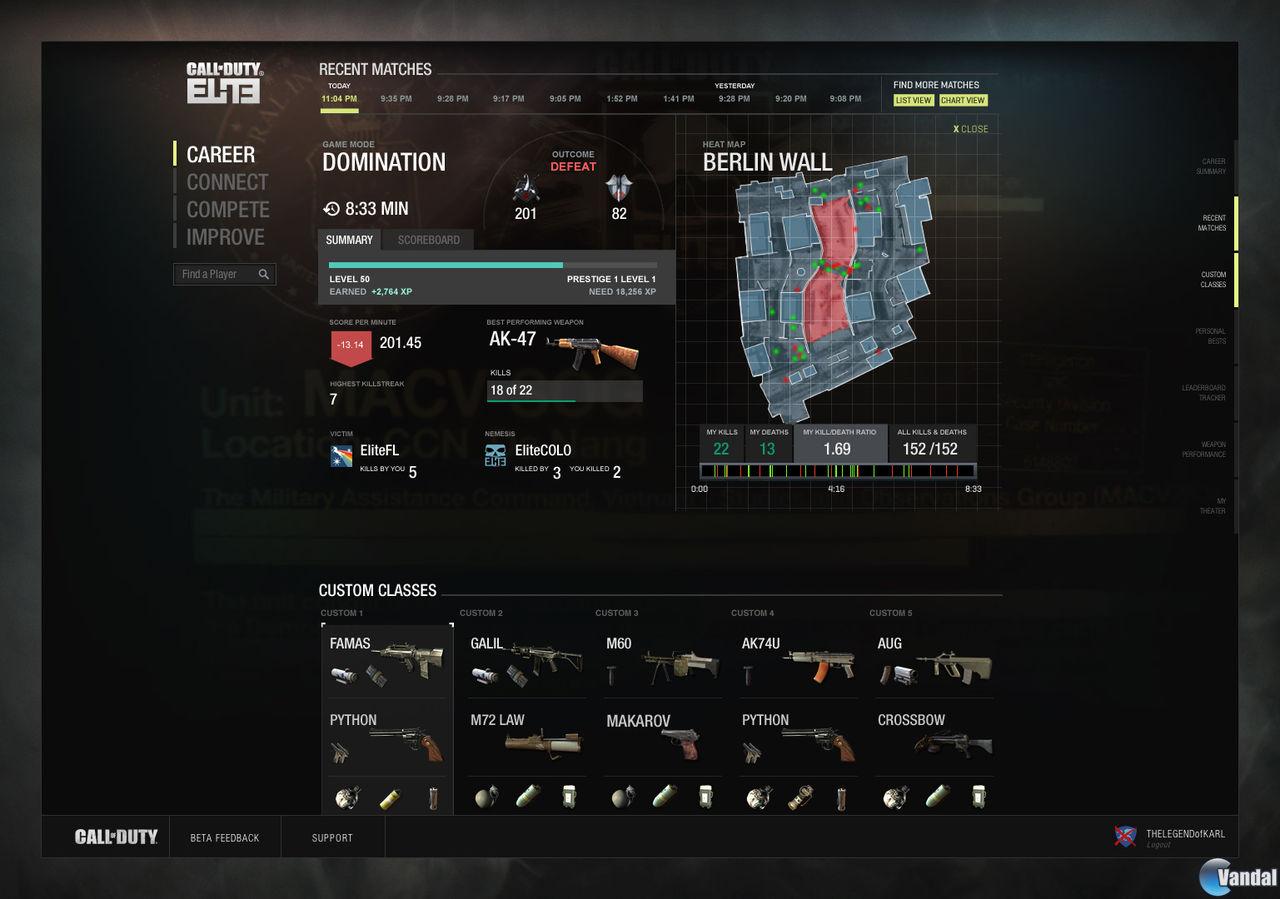Open the COMPETE section in the left menu
The image size is (1280, 899).
[228, 209]
